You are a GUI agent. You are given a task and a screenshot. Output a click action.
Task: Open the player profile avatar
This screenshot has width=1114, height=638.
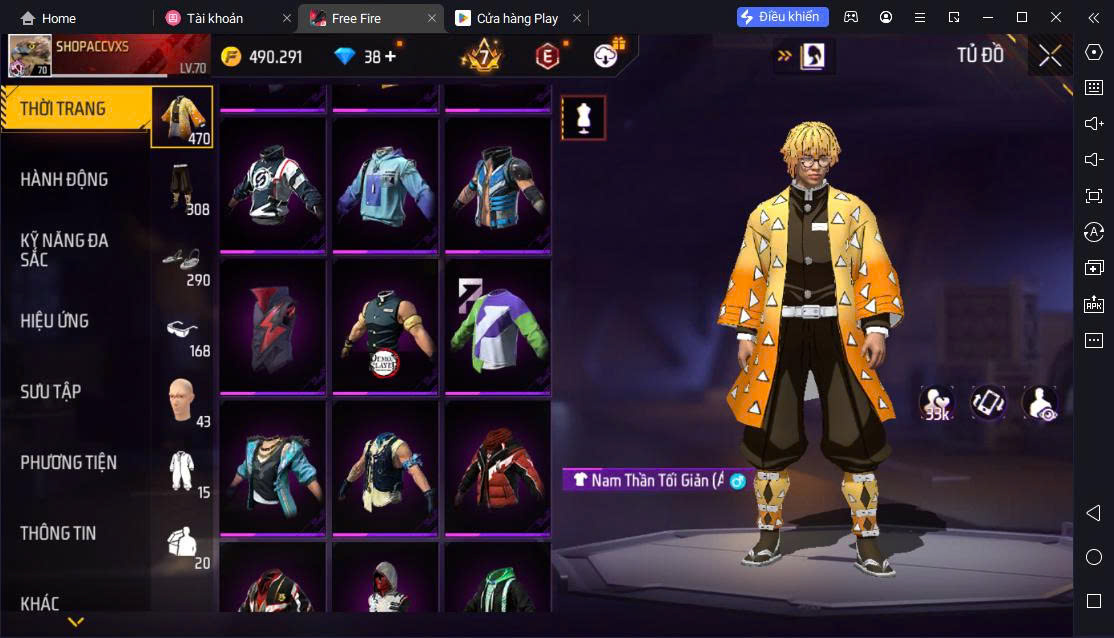pos(30,56)
